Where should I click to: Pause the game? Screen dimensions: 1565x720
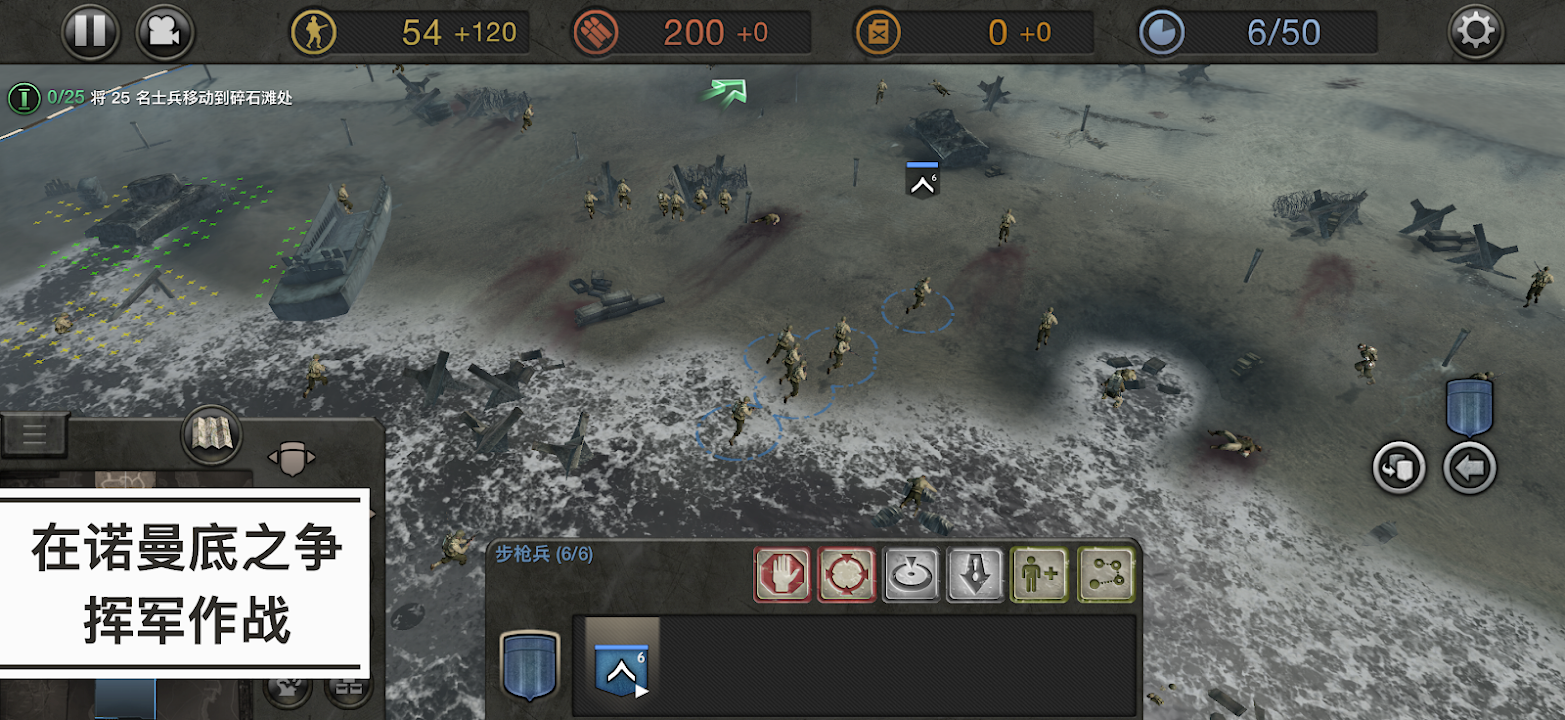[x=90, y=32]
